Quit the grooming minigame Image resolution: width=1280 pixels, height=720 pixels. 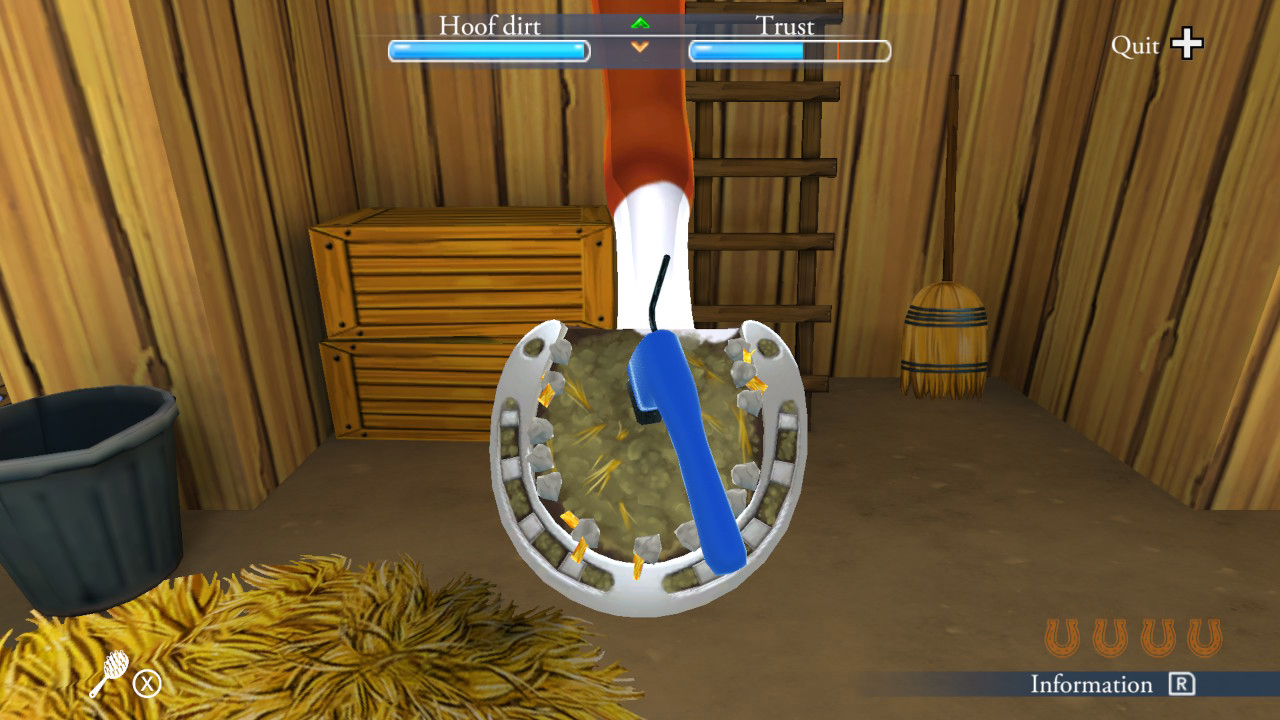click(x=1138, y=44)
